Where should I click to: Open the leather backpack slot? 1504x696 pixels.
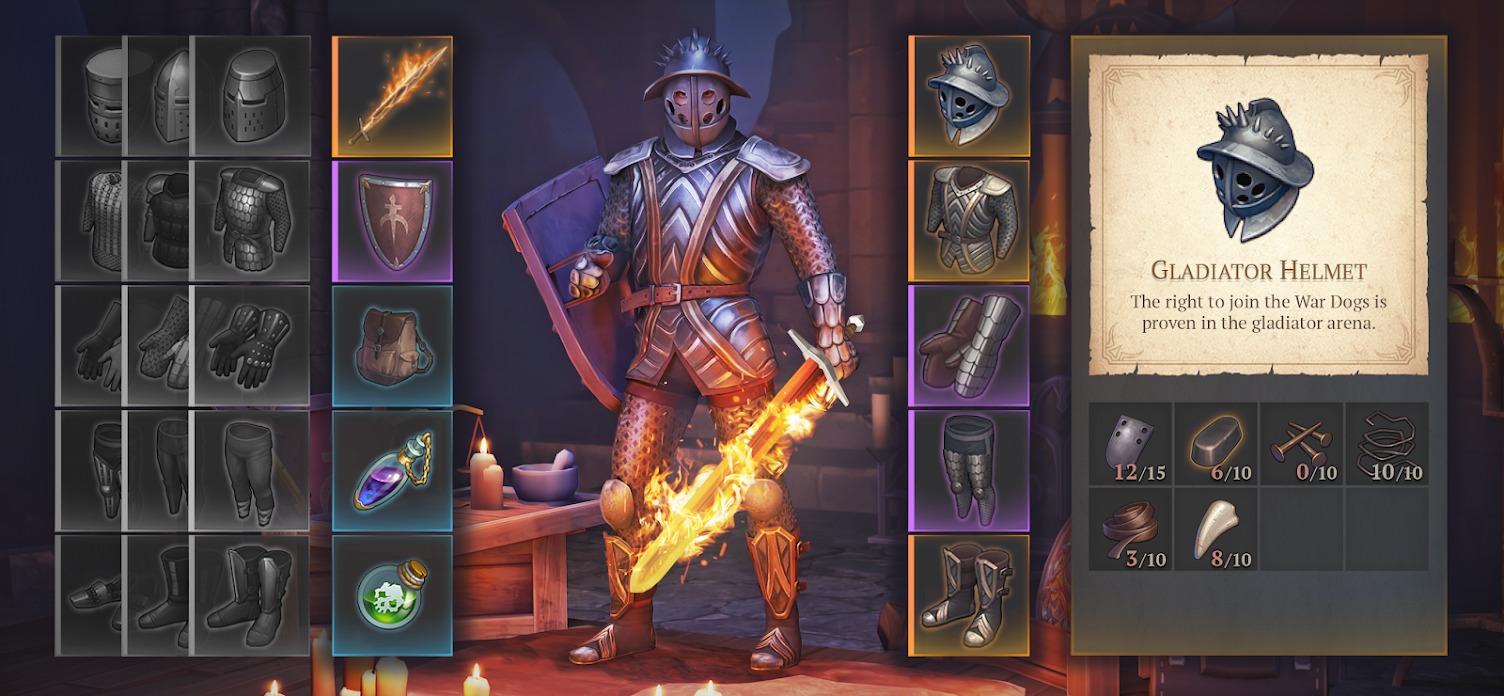pos(392,346)
